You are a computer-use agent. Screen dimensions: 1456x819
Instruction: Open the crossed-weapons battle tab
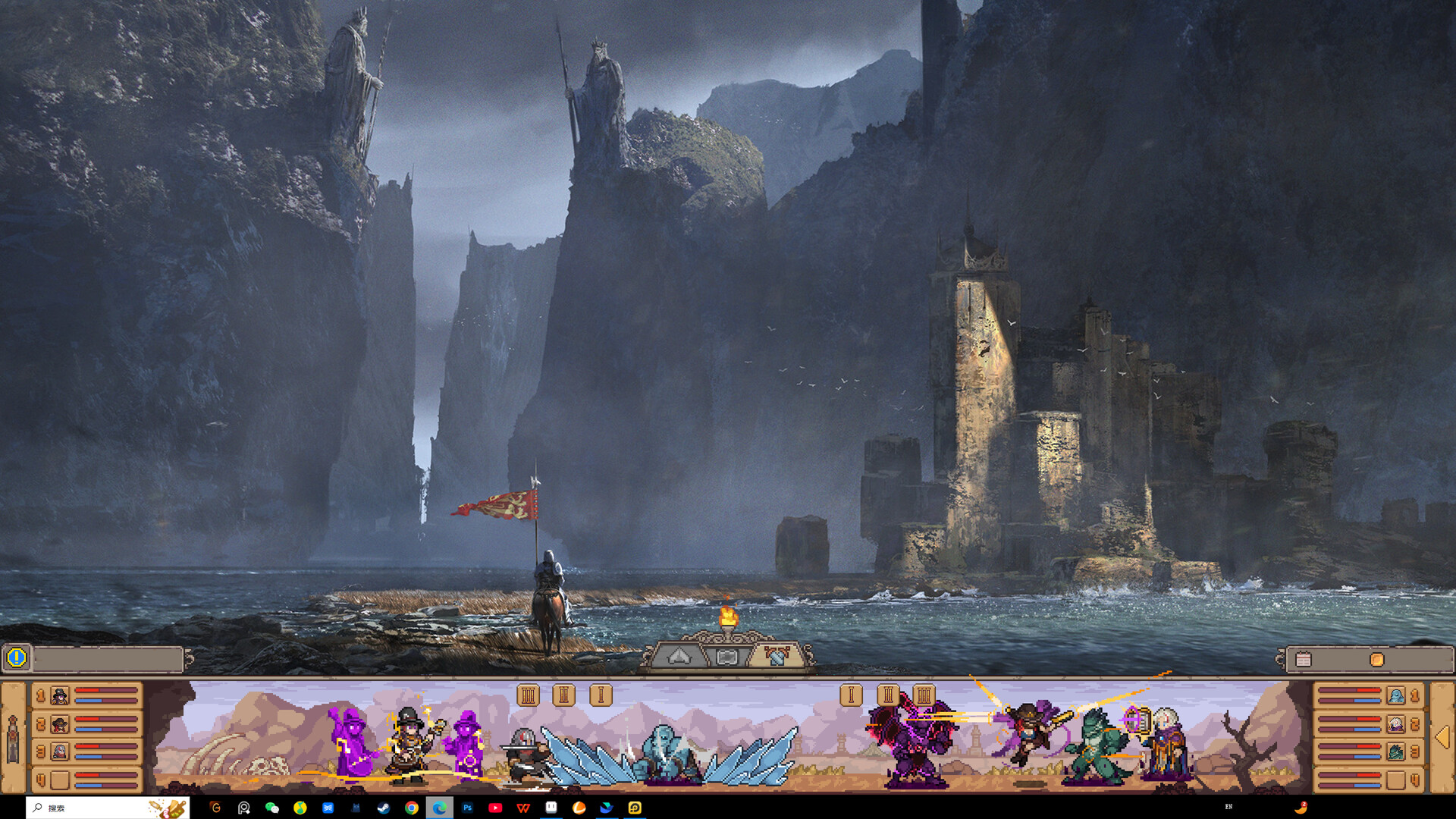(x=776, y=656)
